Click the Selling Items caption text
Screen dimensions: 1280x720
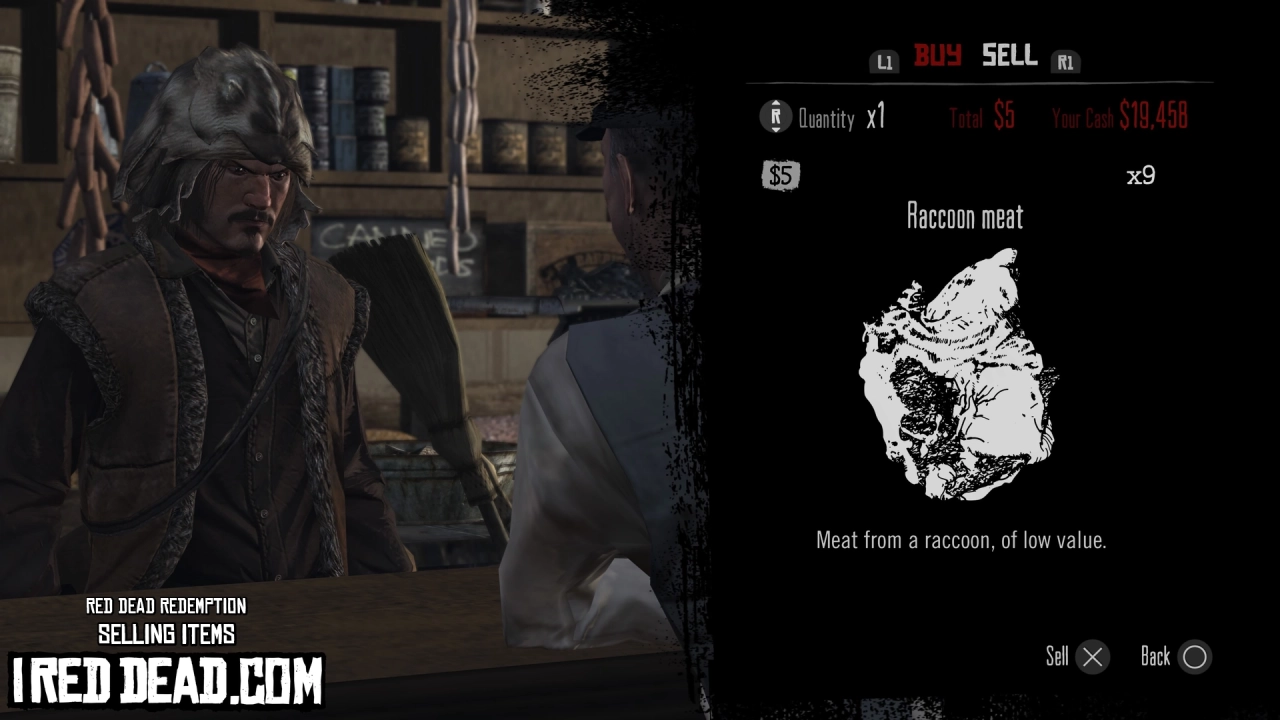[x=166, y=633]
